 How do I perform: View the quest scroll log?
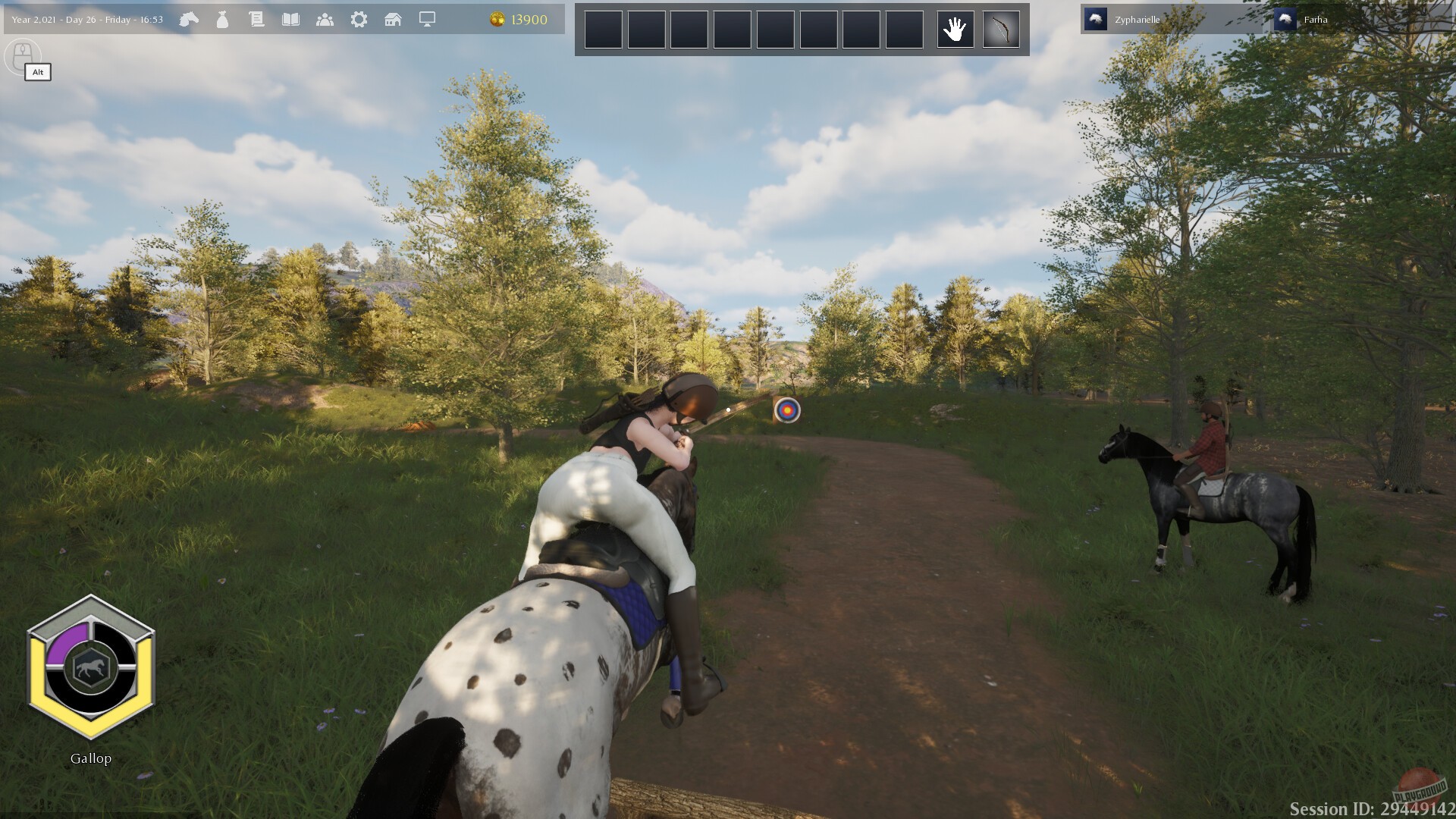click(x=256, y=20)
